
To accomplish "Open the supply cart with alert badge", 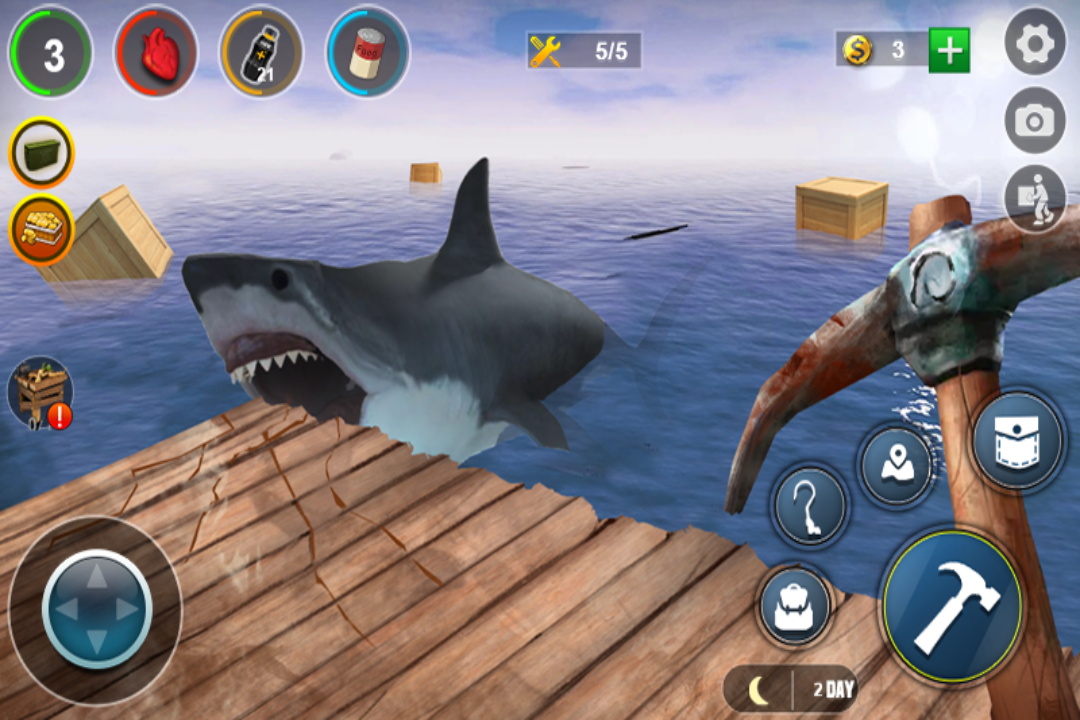I will 41,392.
